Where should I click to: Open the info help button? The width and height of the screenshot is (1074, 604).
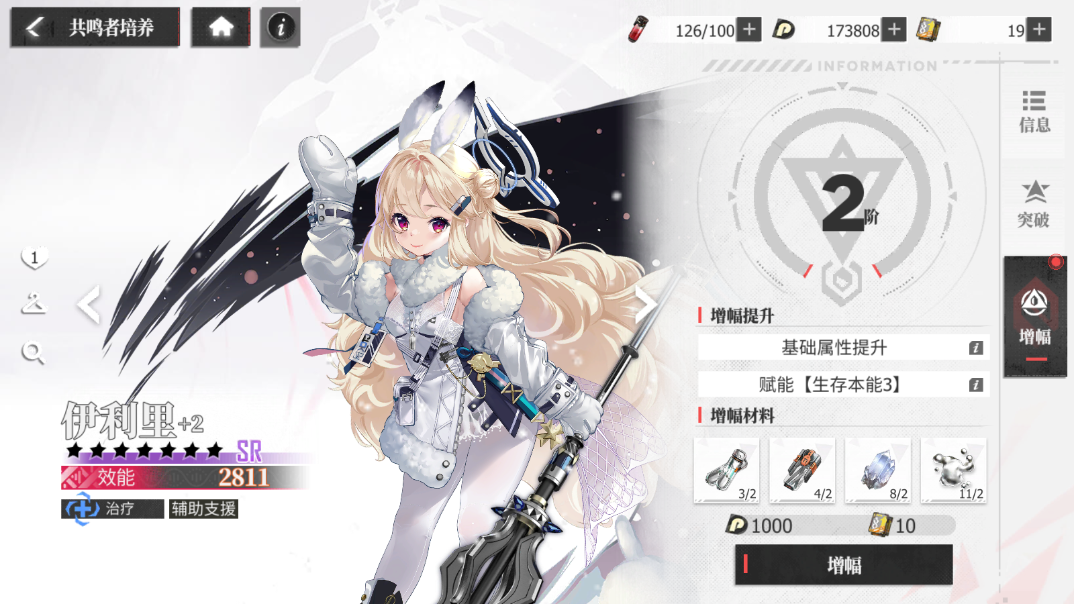point(280,27)
